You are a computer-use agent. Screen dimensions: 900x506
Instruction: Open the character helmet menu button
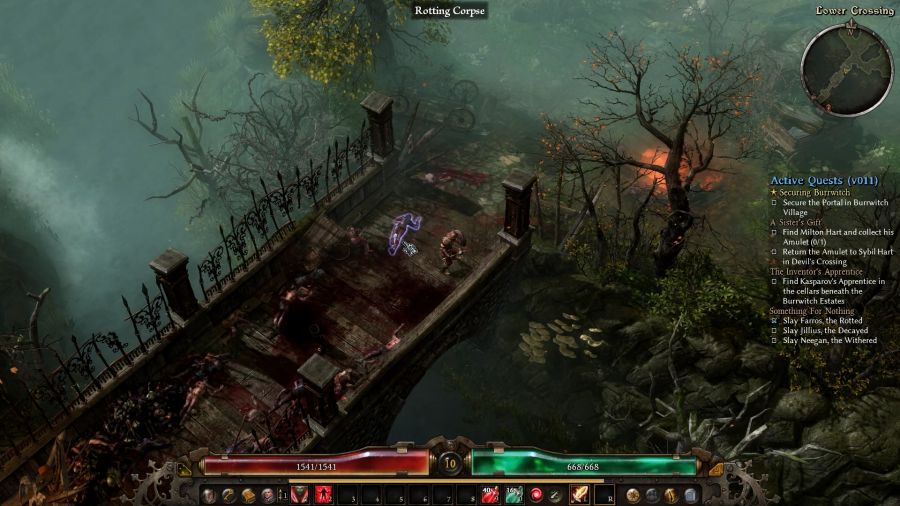(266, 495)
